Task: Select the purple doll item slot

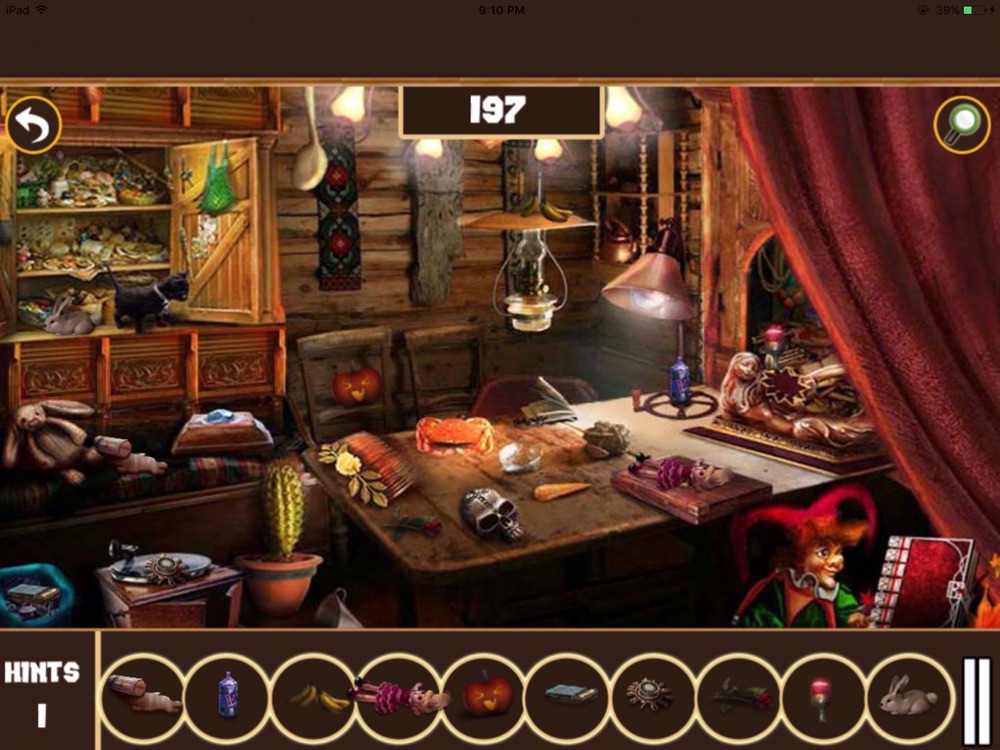Action: click(x=399, y=697)
